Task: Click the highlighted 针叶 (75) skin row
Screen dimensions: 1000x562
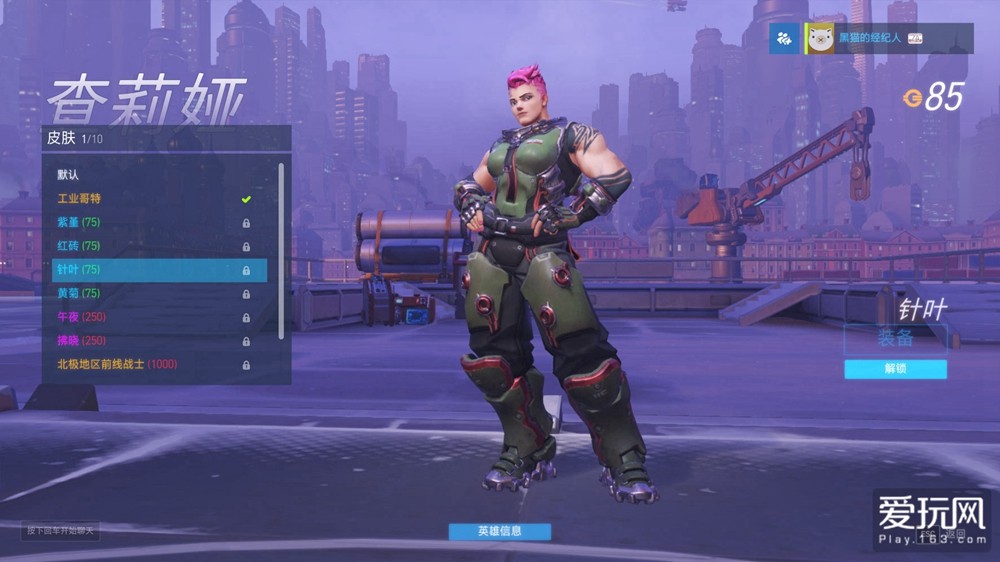Action: pos(159,270)
